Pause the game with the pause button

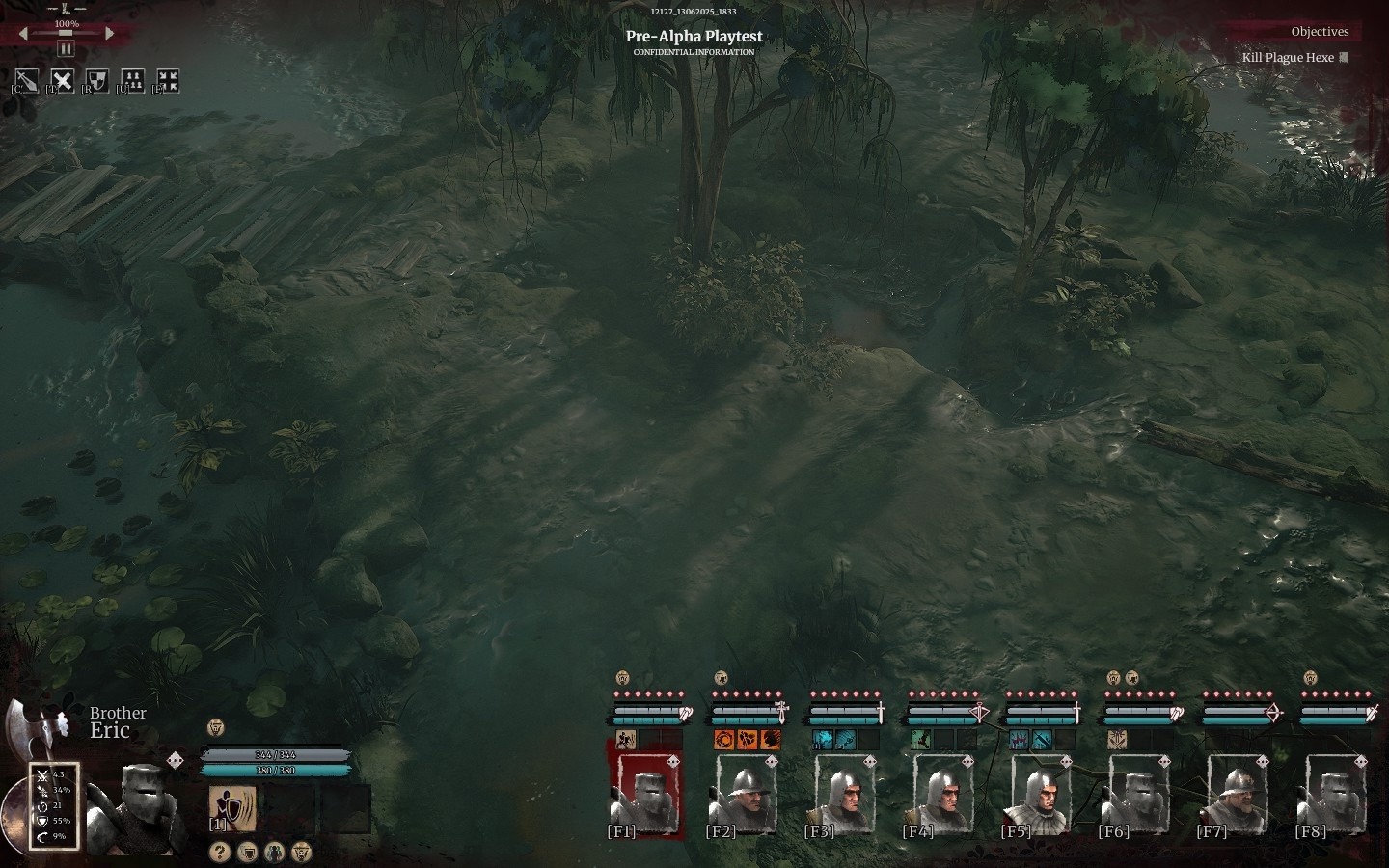pyautogui.click(x=66, y=48)
